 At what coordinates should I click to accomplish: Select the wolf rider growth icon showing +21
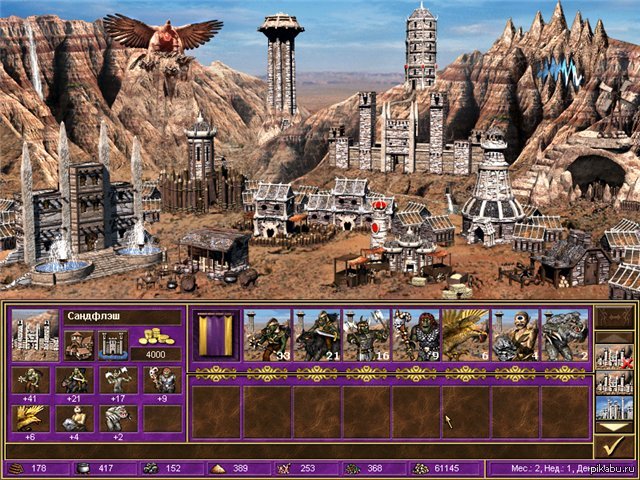click(x=74, y=381)
